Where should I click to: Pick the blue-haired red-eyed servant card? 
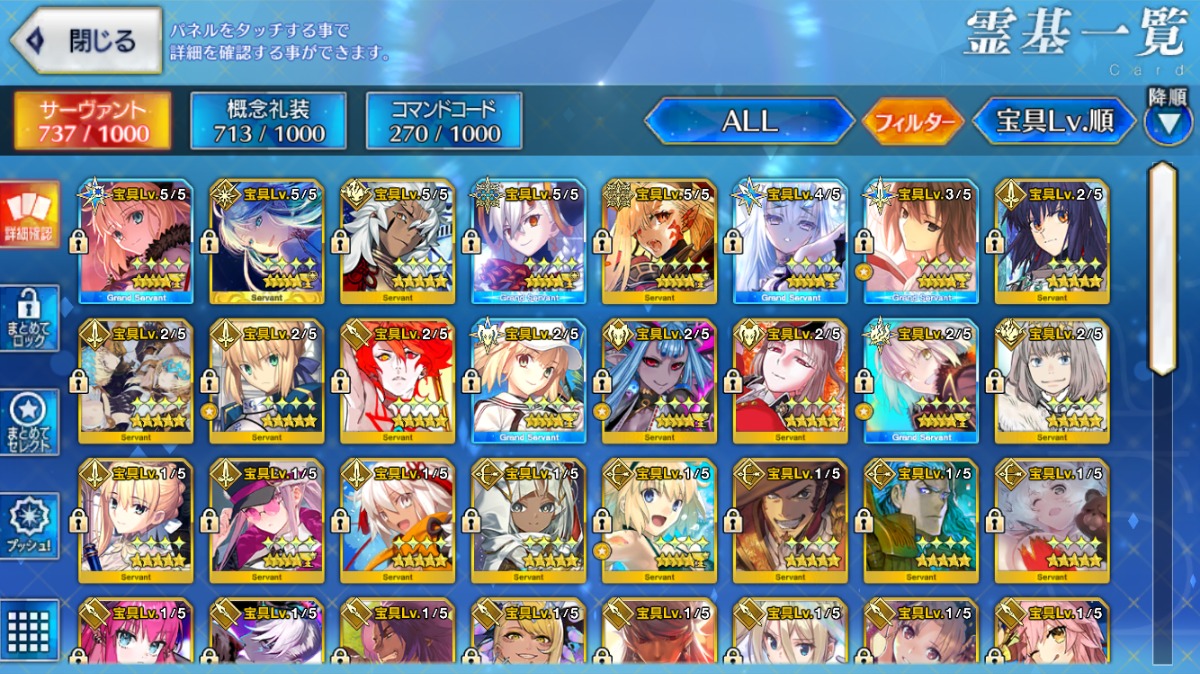point(659,381)
